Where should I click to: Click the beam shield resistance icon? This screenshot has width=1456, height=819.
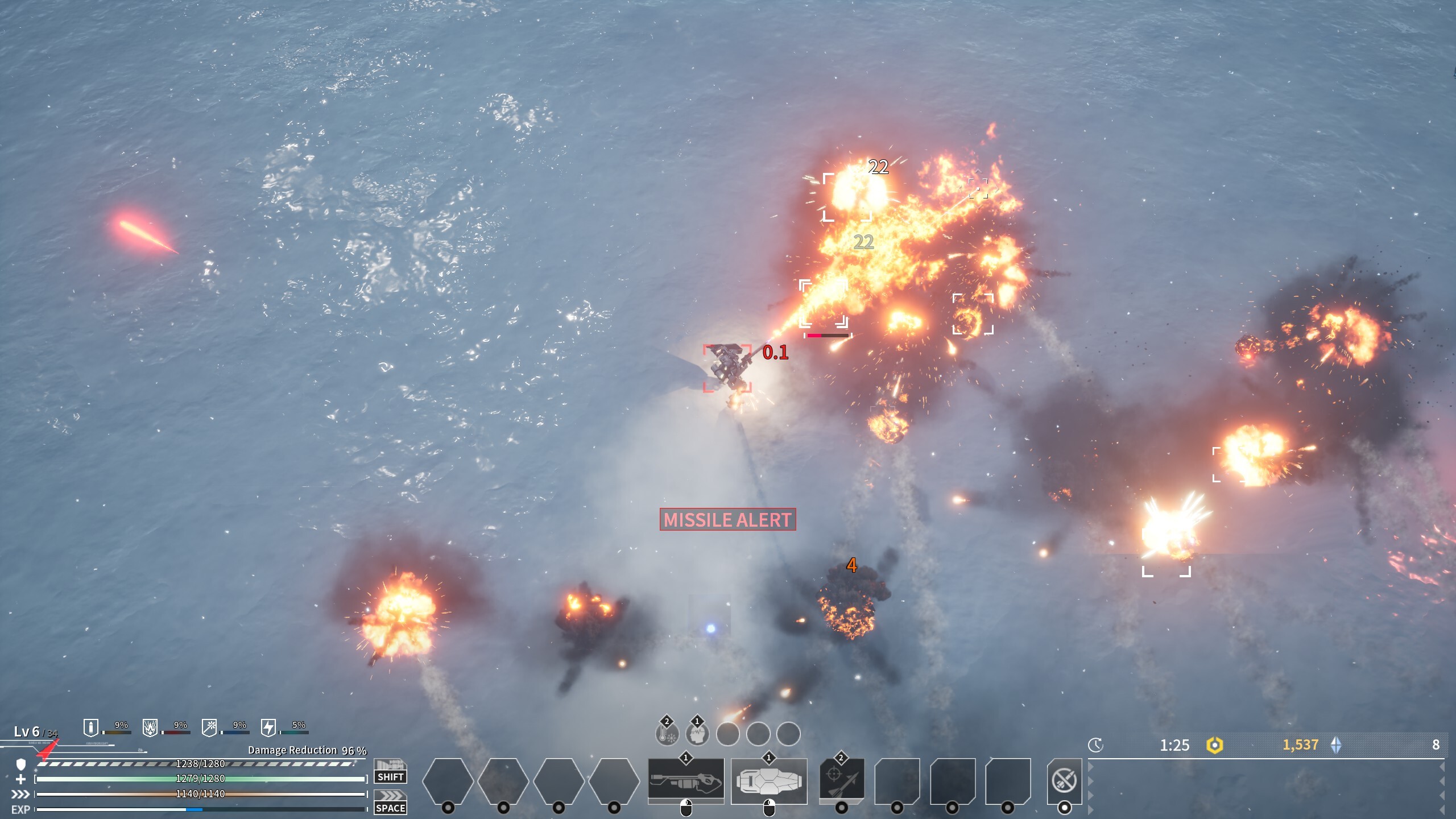pos(209,727)
